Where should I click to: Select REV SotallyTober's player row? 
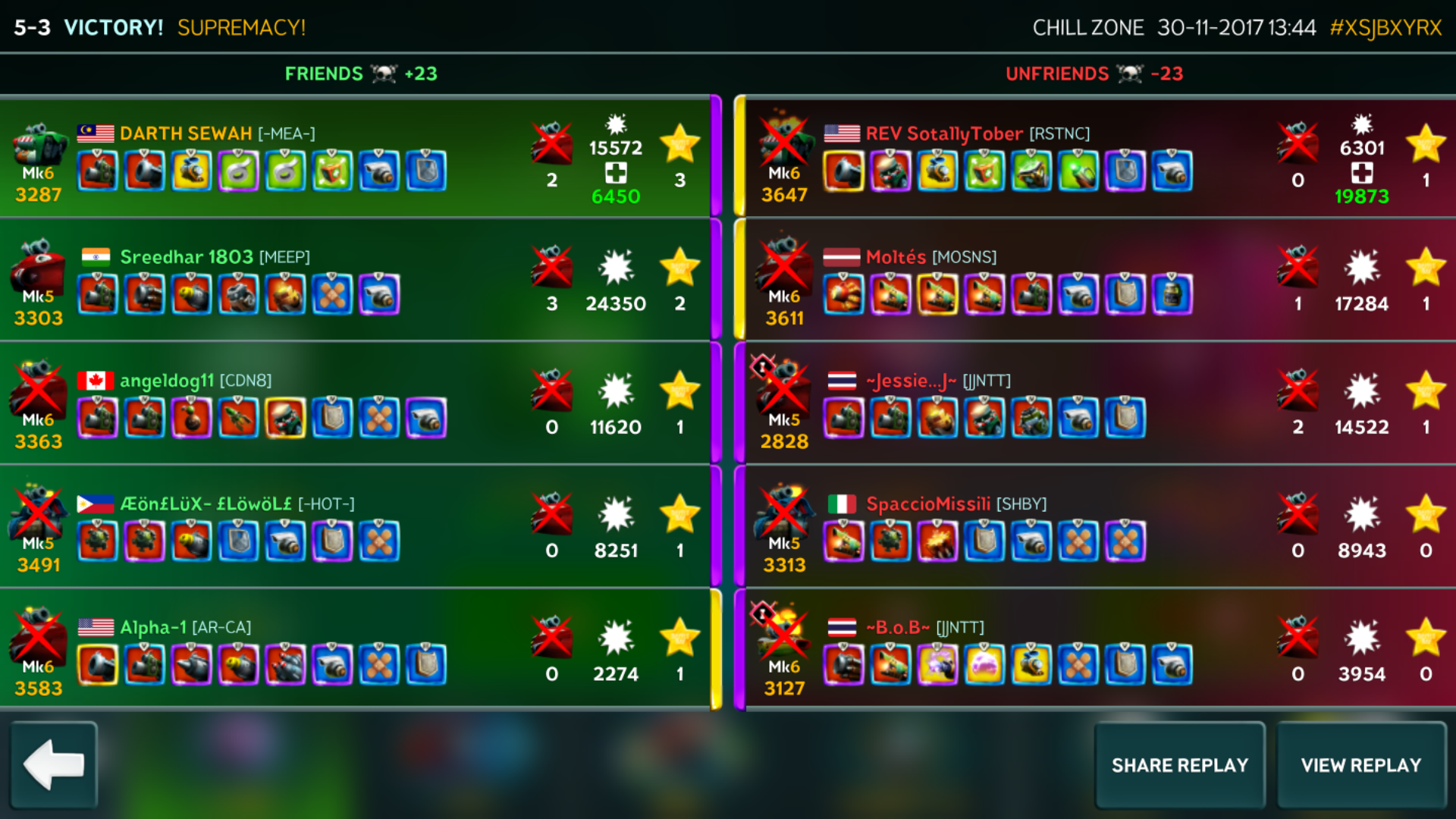point(1100,158)
